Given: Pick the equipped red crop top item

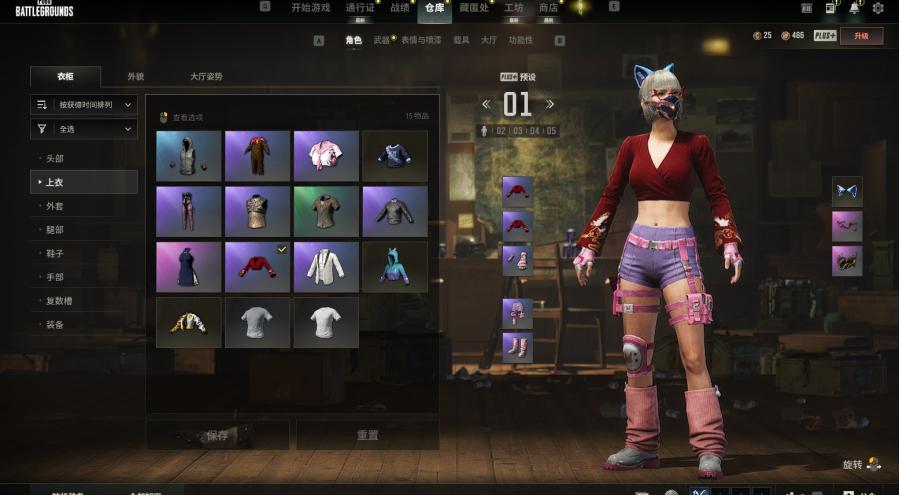Looking at the screenshot, I should 257,267.
